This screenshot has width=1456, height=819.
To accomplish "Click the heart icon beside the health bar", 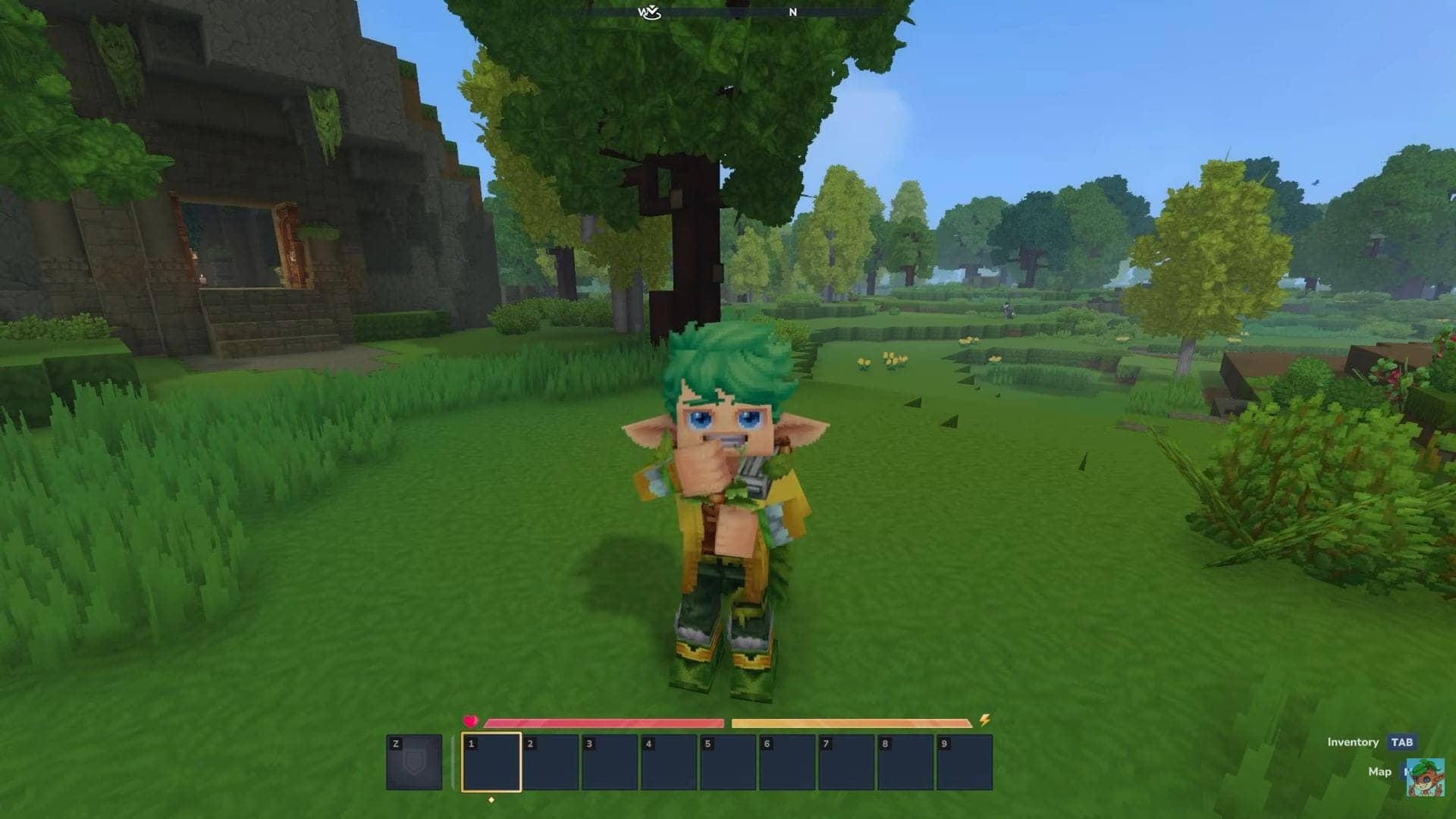I will pyautogui.click(x=470, y=720).
